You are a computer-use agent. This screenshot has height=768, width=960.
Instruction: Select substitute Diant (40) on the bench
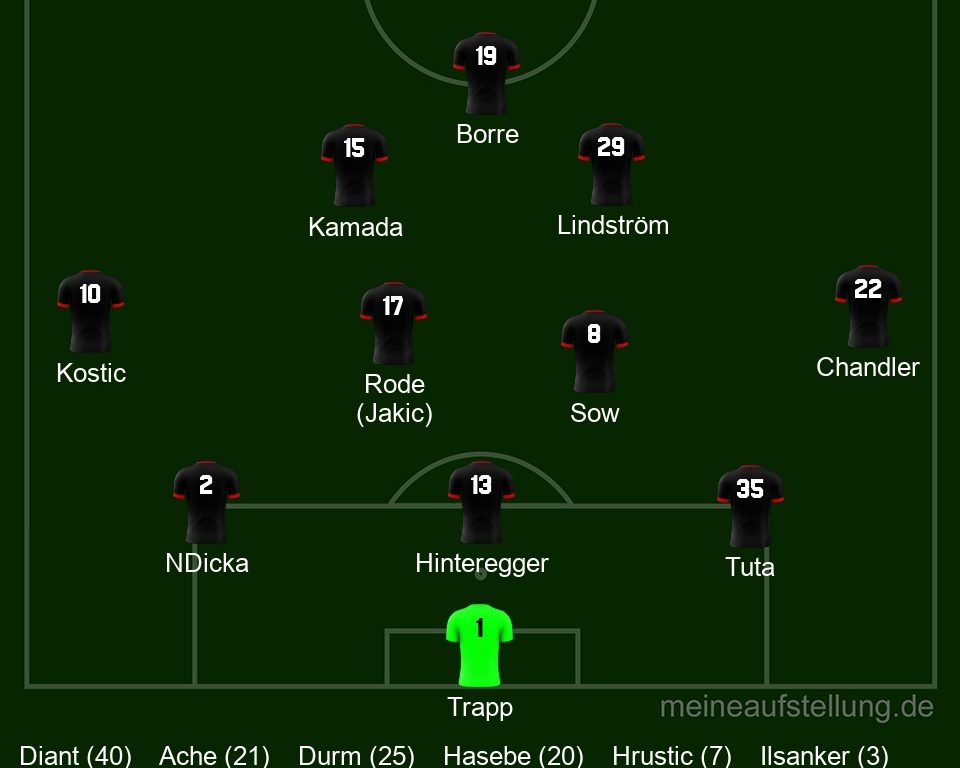pyautogui.click(x=76, y=756)
